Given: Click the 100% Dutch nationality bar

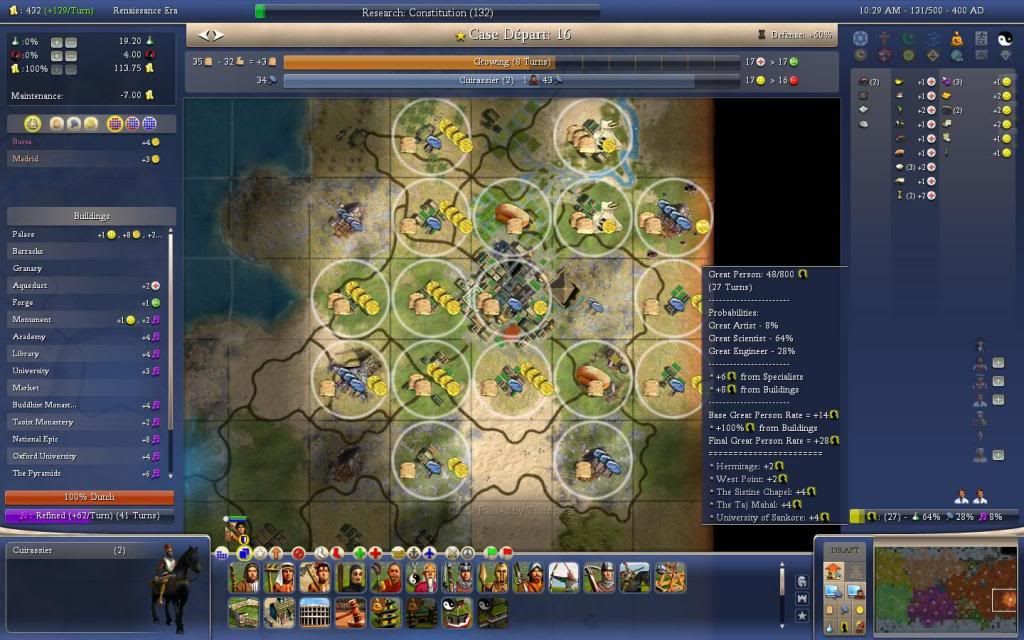Looking at the screenshot, I should tap(89, 497).
